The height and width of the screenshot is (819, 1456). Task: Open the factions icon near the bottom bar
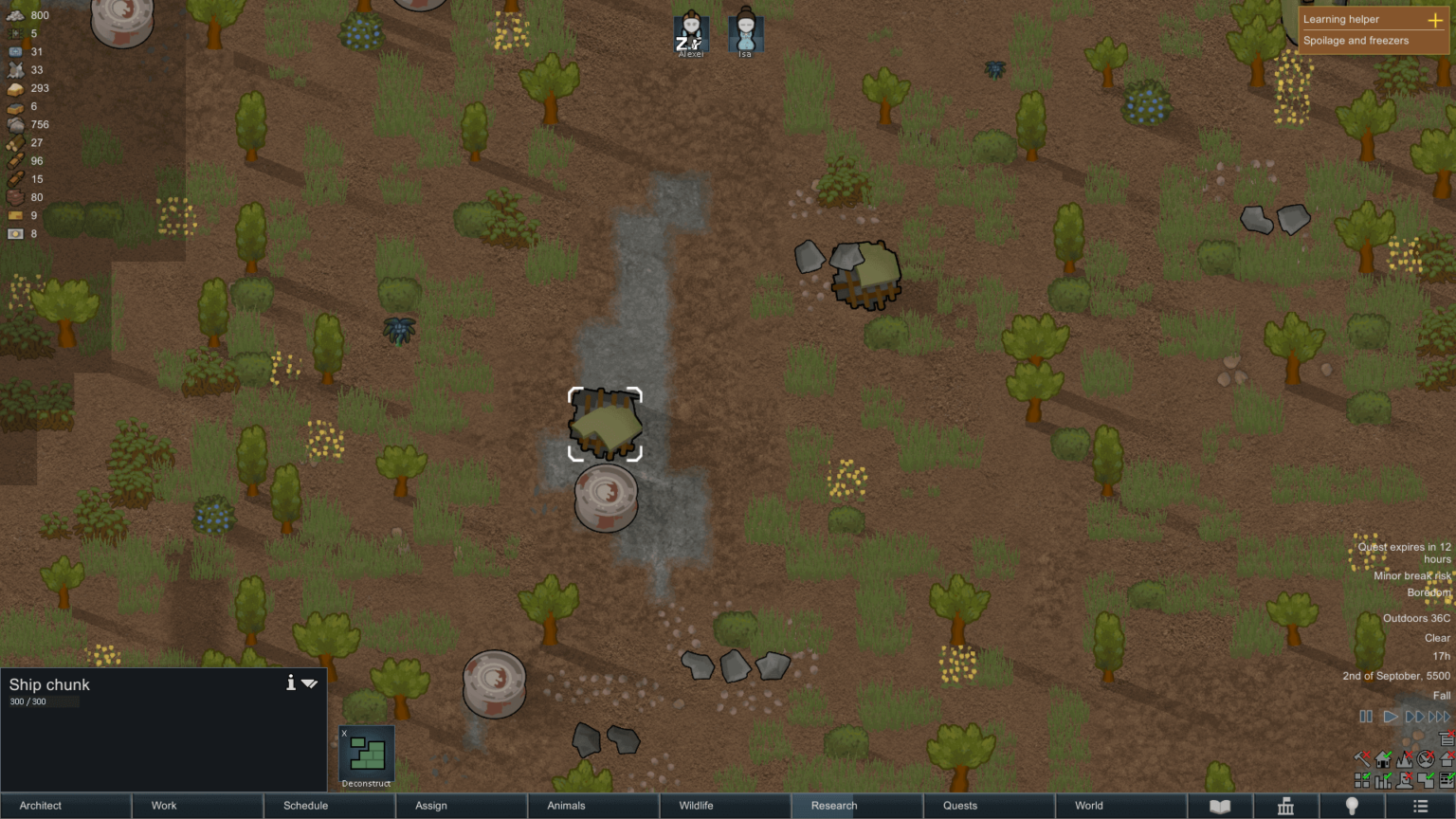[x=1286, y=806]
